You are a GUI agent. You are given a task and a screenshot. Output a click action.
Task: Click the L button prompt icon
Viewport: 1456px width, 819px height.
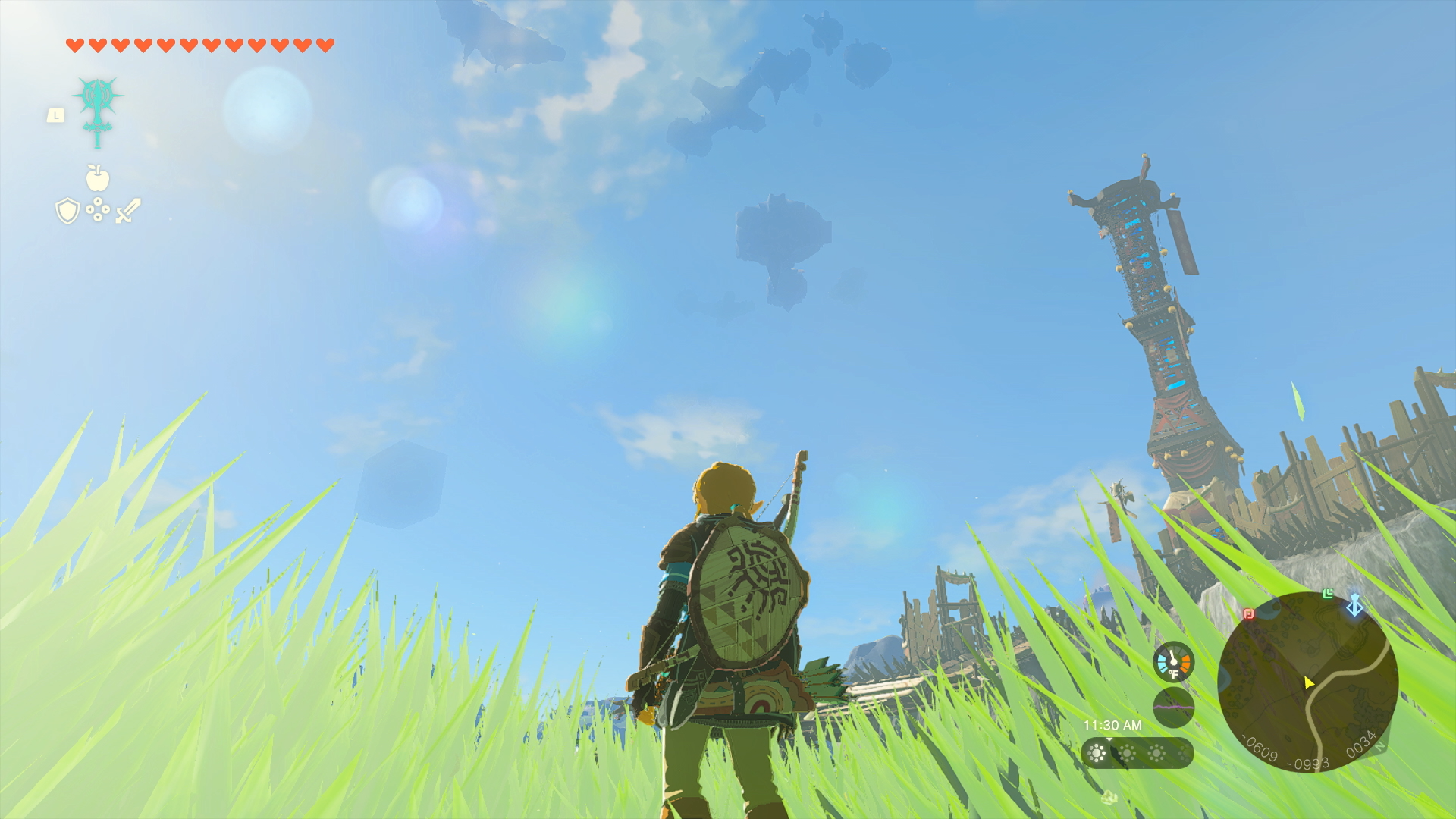click(55, 115)
